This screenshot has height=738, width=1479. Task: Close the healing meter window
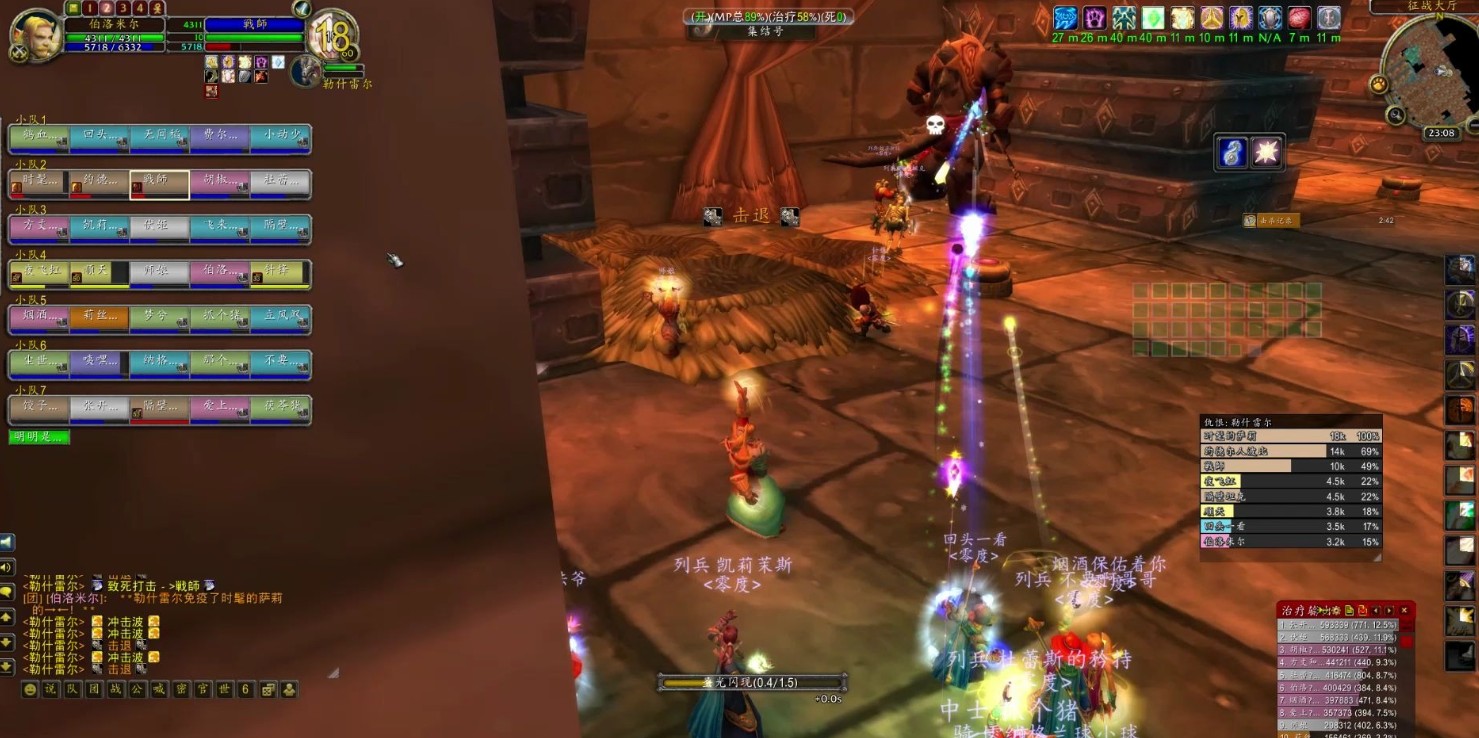tap(1404, 610)
